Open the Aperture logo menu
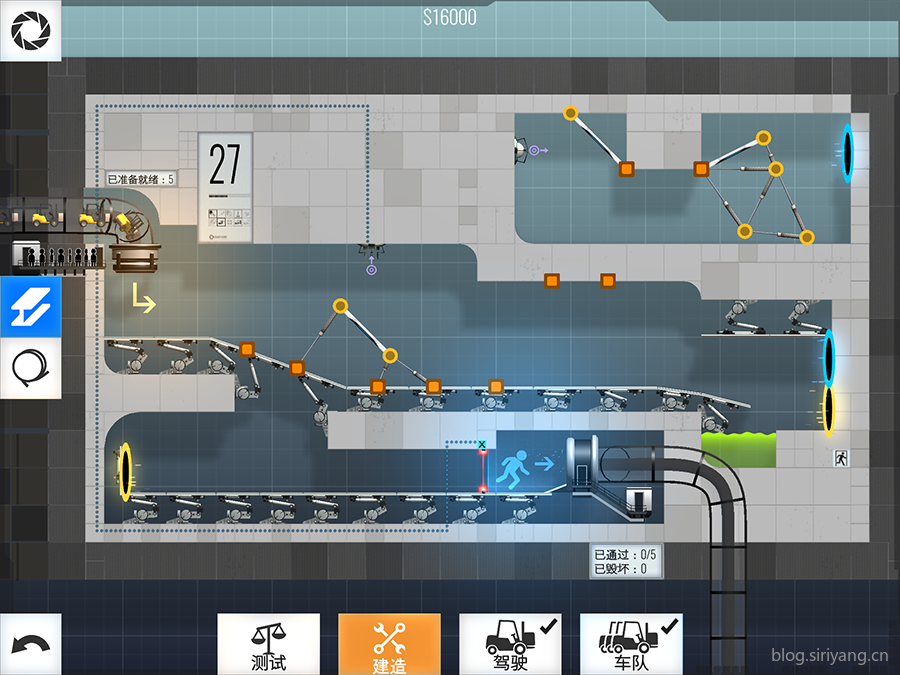 30,30
